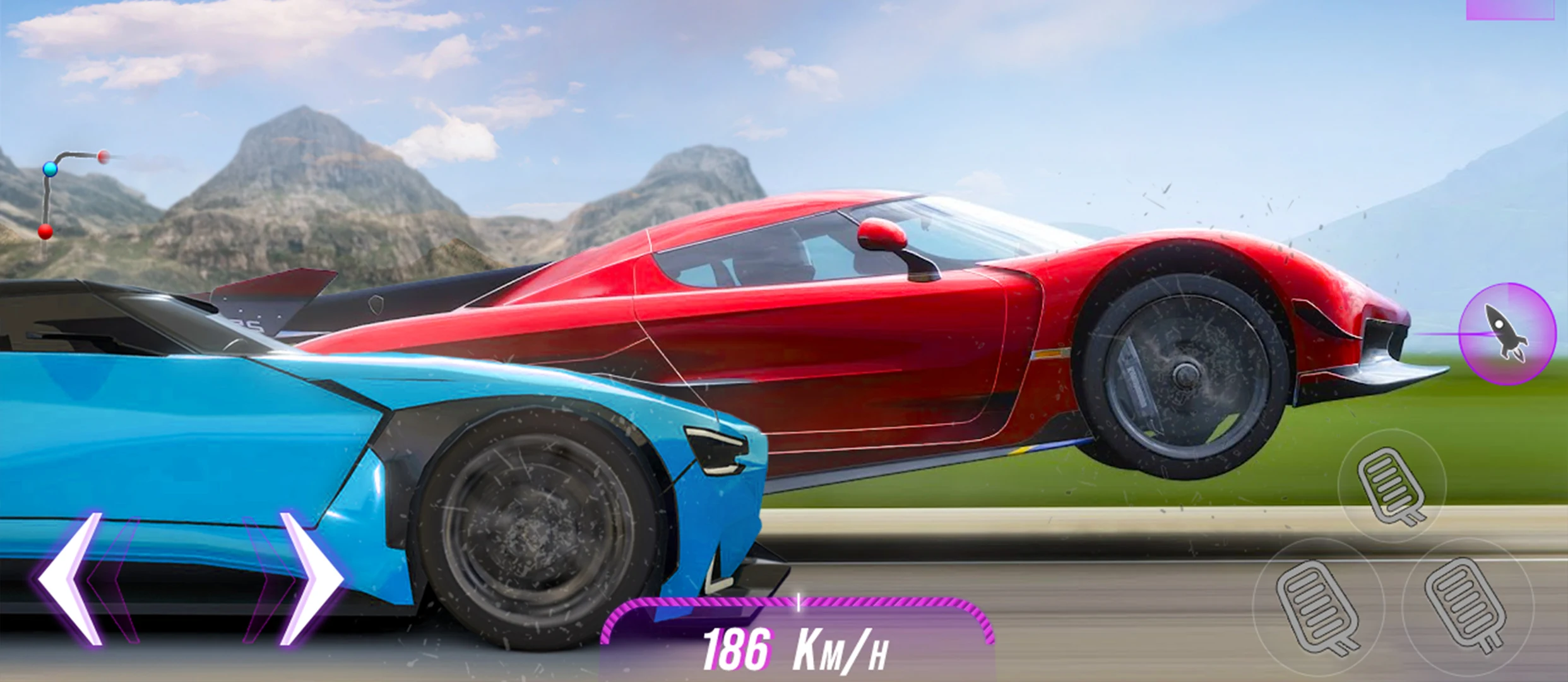Image resolution: width=1568 pixels, height=682 pixels.
Task: Select the blue player marker on minimap
Action: click(50, 169)
